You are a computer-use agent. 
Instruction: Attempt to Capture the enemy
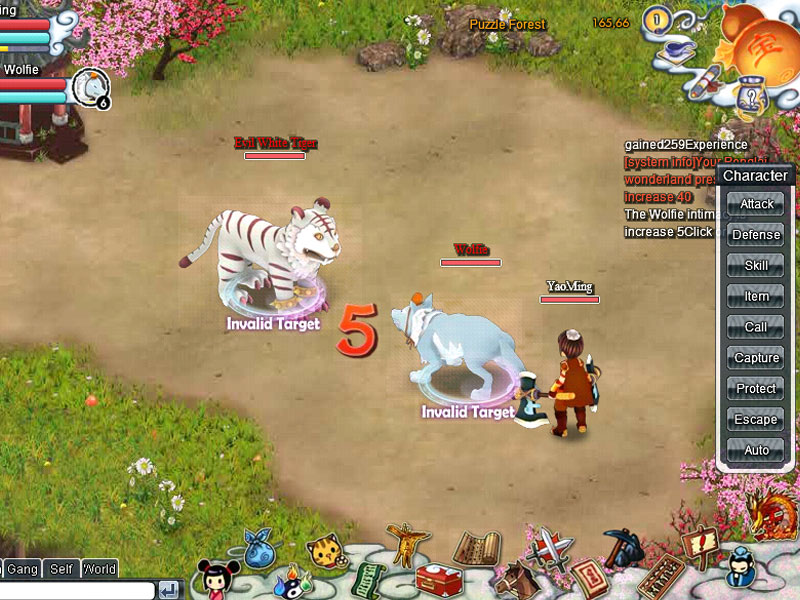pos(756,358)
